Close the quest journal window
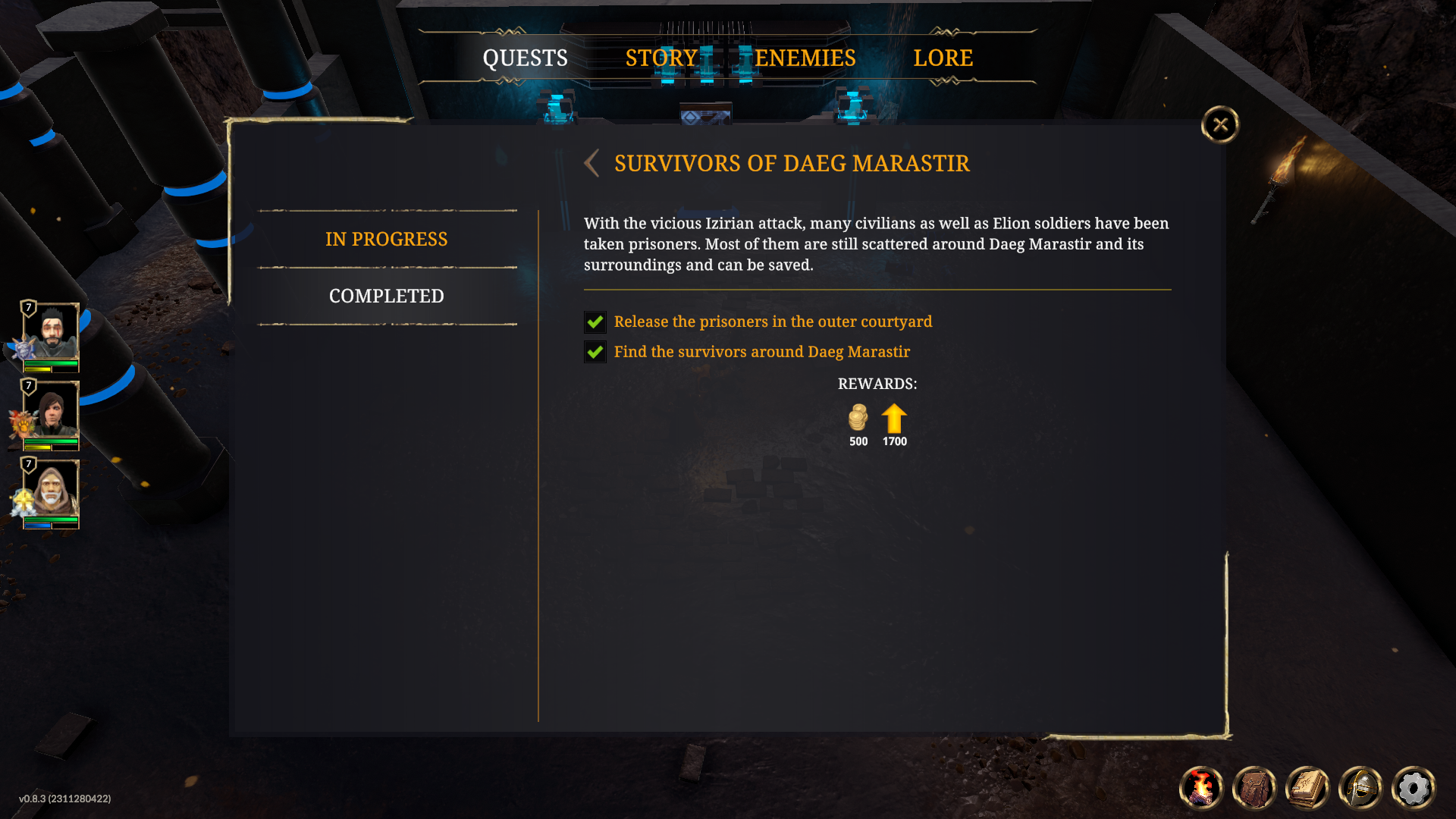Screen dimensions: 1456x819 pyautogui.click(x=1220, y=124)
